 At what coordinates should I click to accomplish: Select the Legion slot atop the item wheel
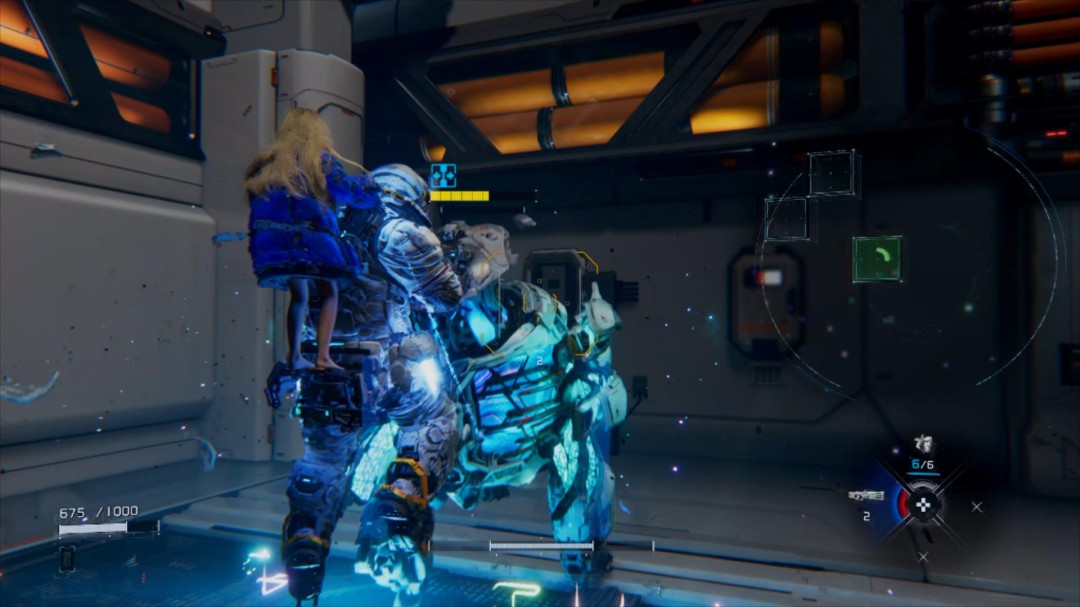pyautogui.click(x=924, y=444)
